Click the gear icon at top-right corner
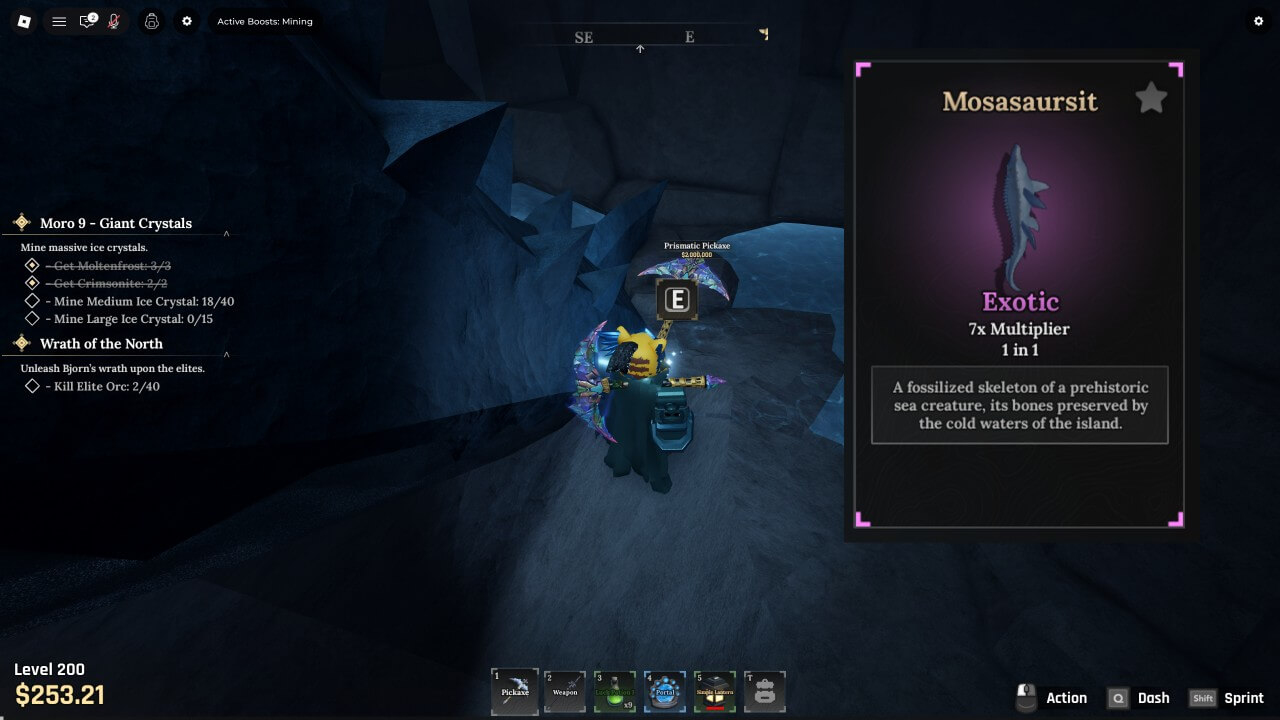The height and width of the screenshot is (720, 1280). tap(1258, 21)
